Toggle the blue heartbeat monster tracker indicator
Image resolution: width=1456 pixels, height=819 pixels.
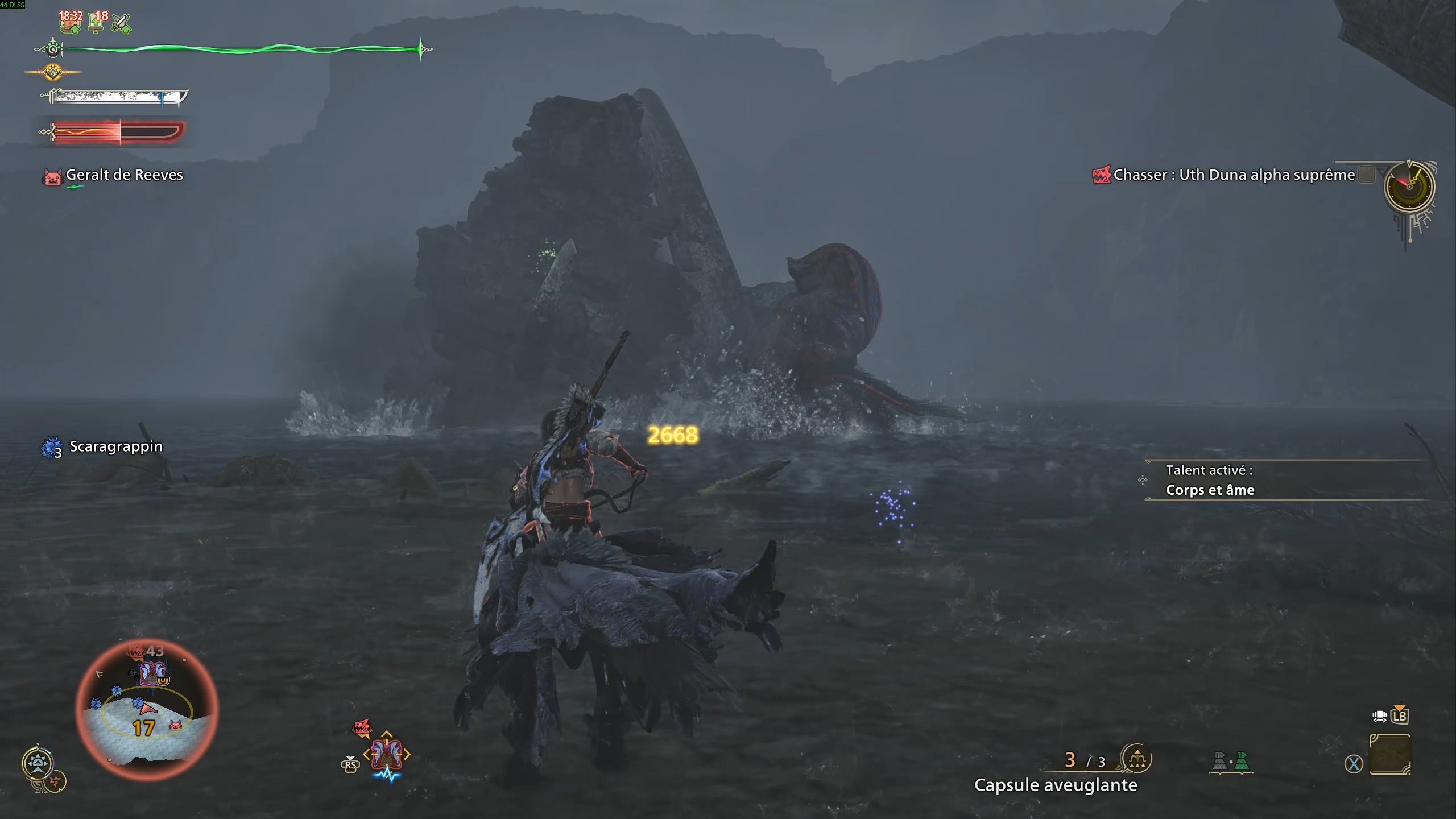pyautogui.click(x=386, y=775)
